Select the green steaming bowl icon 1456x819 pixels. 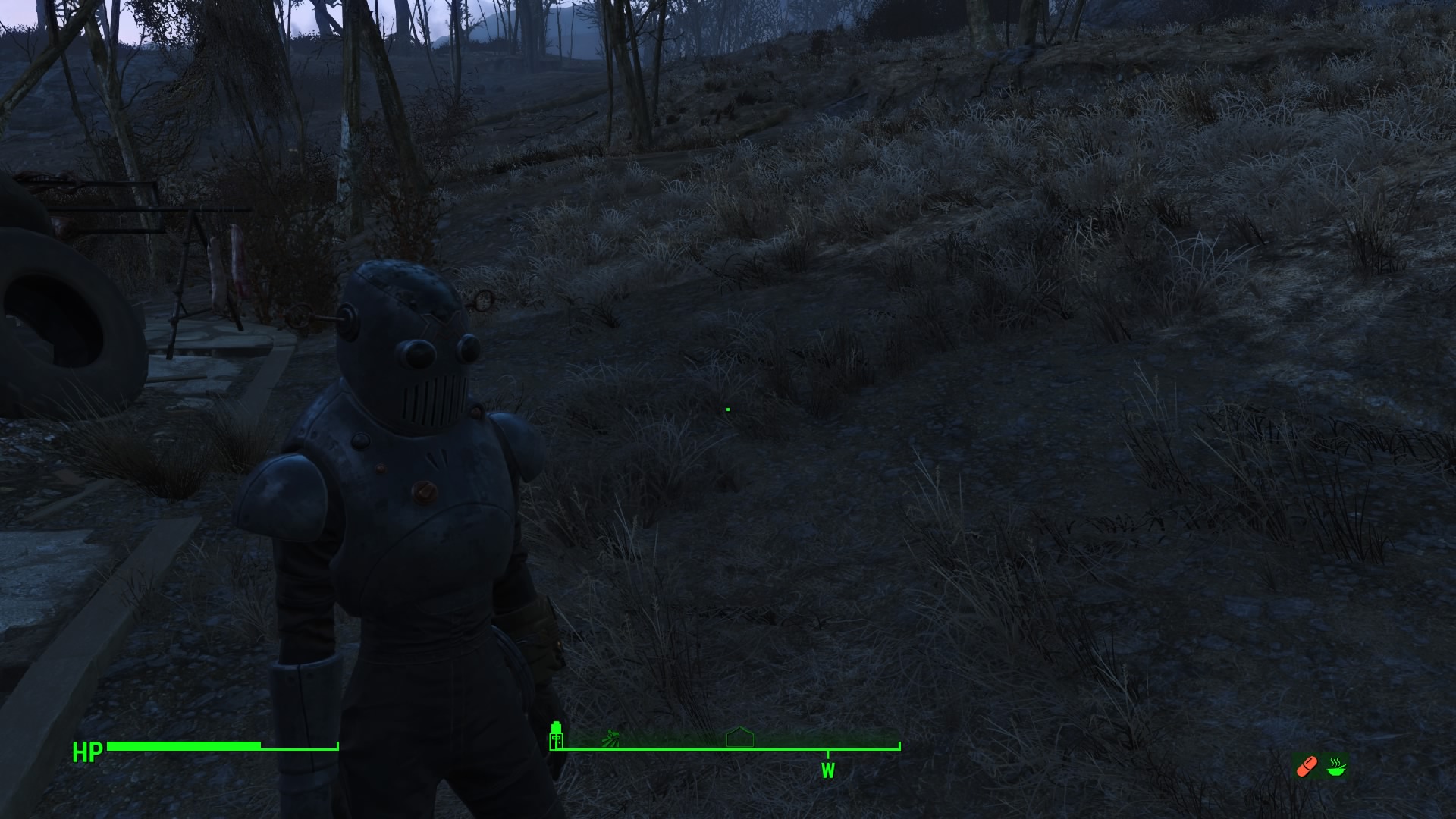coord(1336,767)
